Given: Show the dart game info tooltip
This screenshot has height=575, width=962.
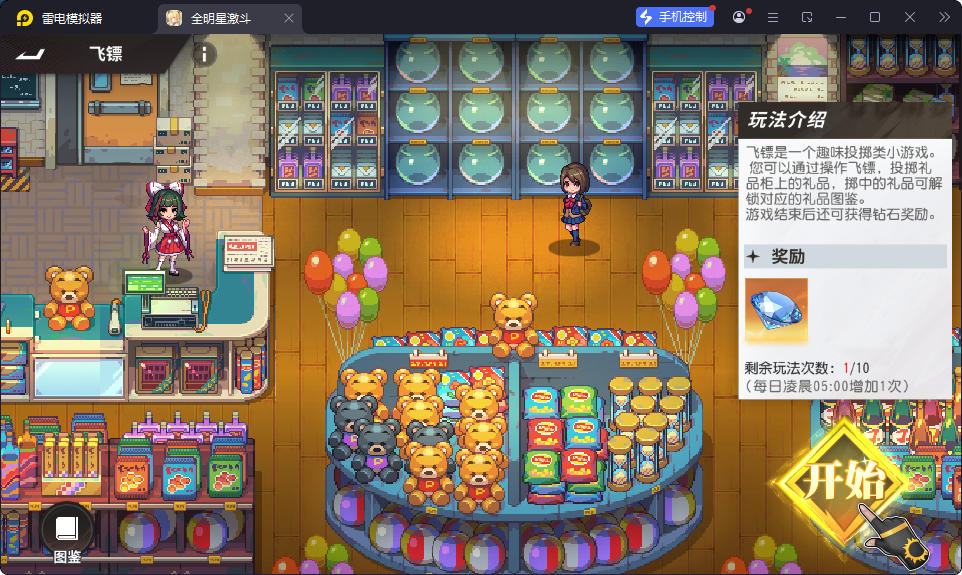Looking at the screenshot, I should pos(203,54).
